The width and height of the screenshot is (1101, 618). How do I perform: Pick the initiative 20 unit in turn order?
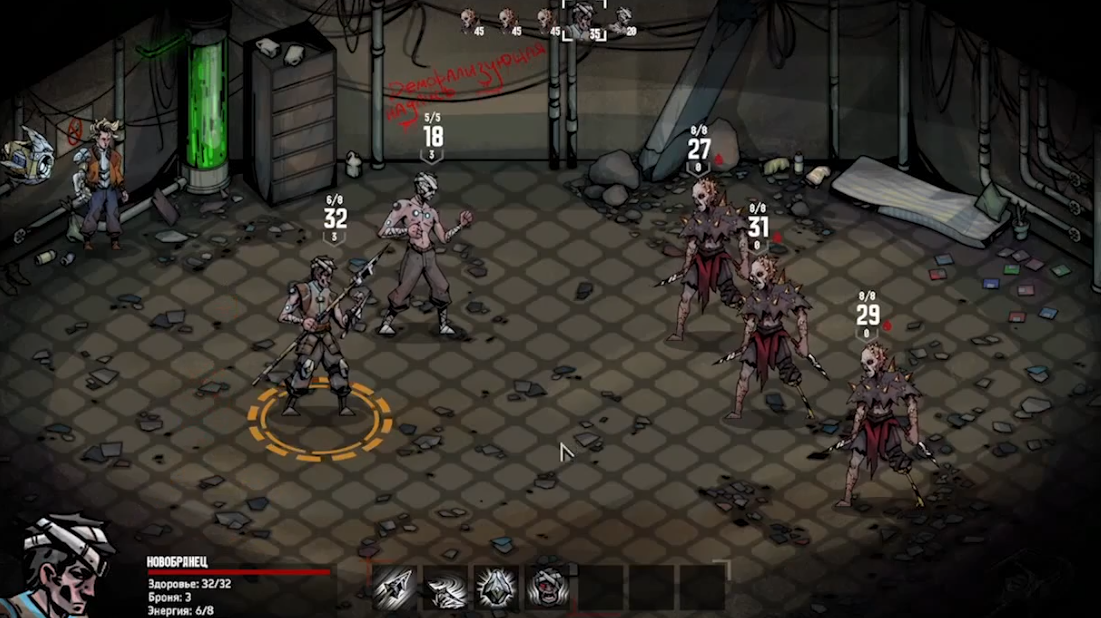click(623, 20)
